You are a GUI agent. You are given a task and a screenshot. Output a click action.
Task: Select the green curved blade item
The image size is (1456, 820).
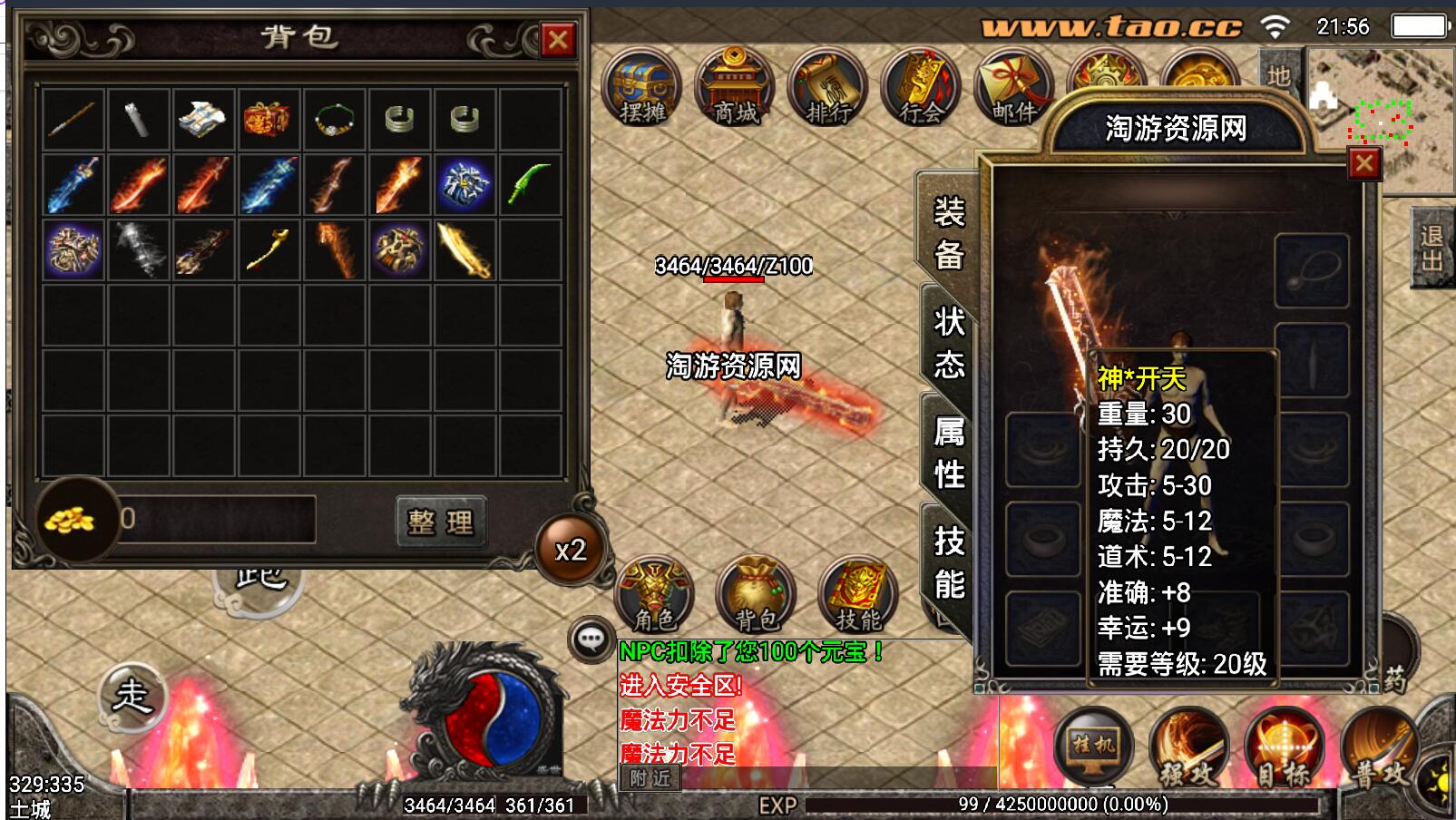point(530,183)
